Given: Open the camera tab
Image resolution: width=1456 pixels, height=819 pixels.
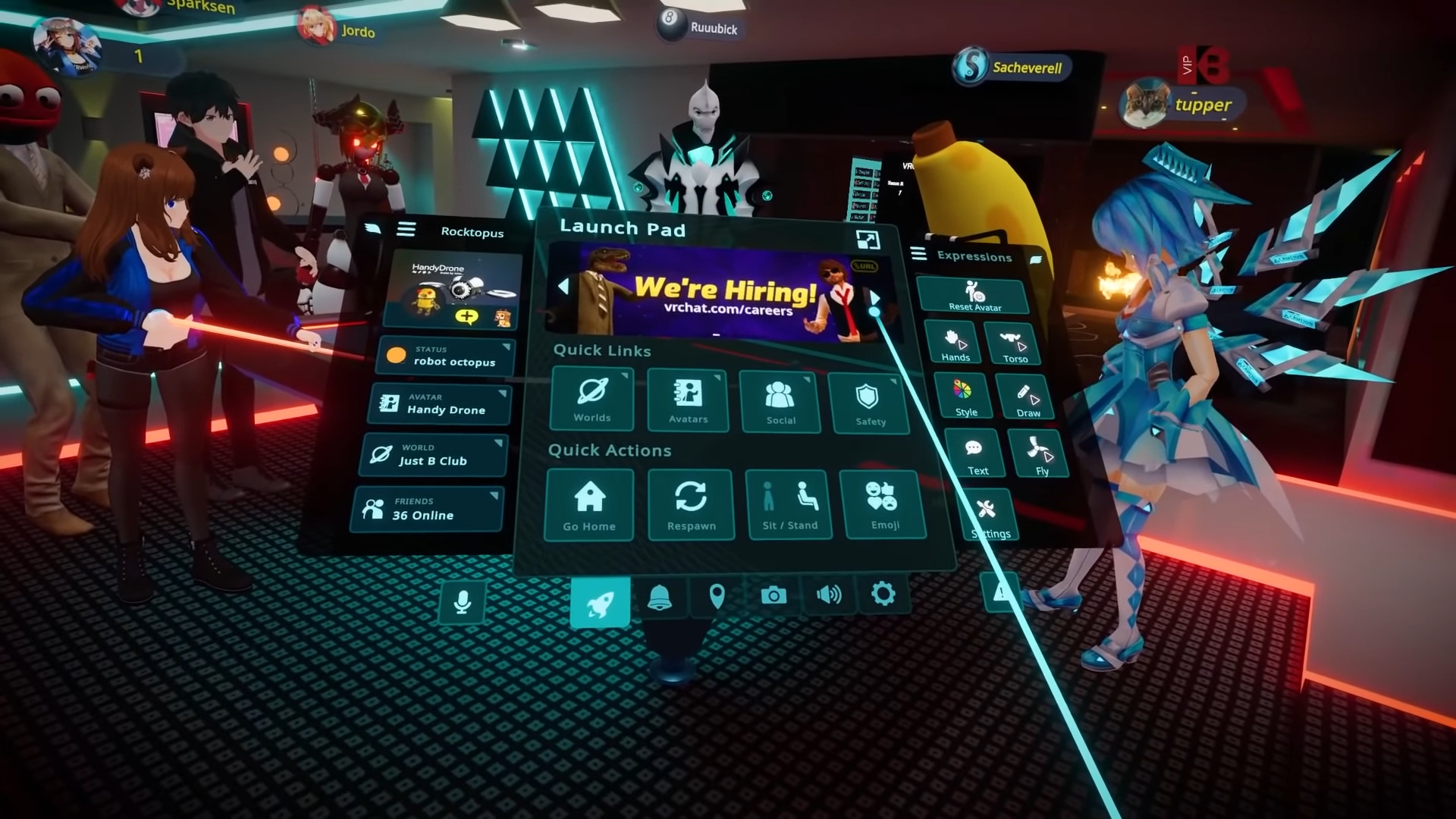Looking at the screenshot, I should click(773, 596).
